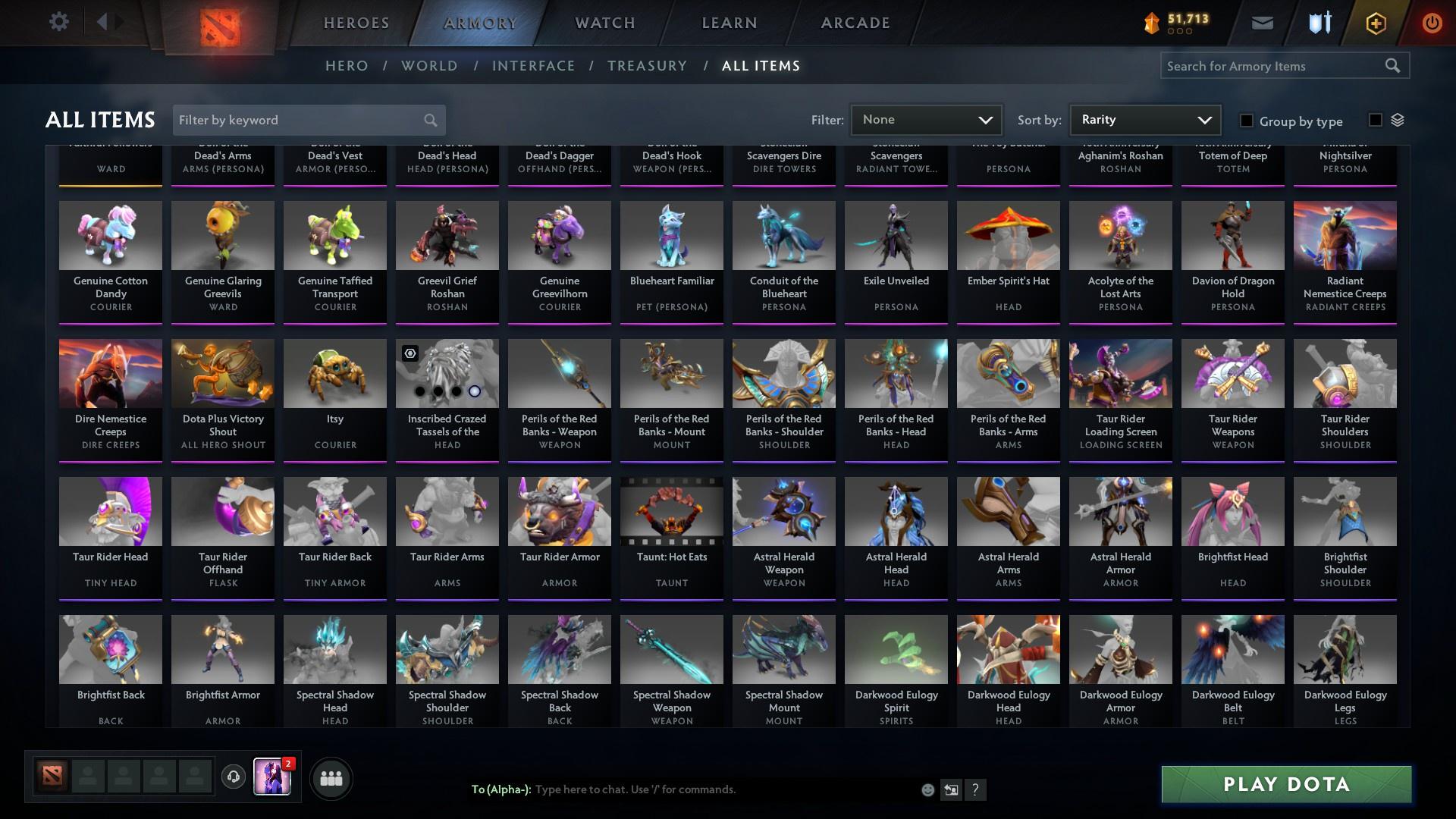Enable the Group by type checkbox
This screenshot has width=1456, height=819.
1246,121
